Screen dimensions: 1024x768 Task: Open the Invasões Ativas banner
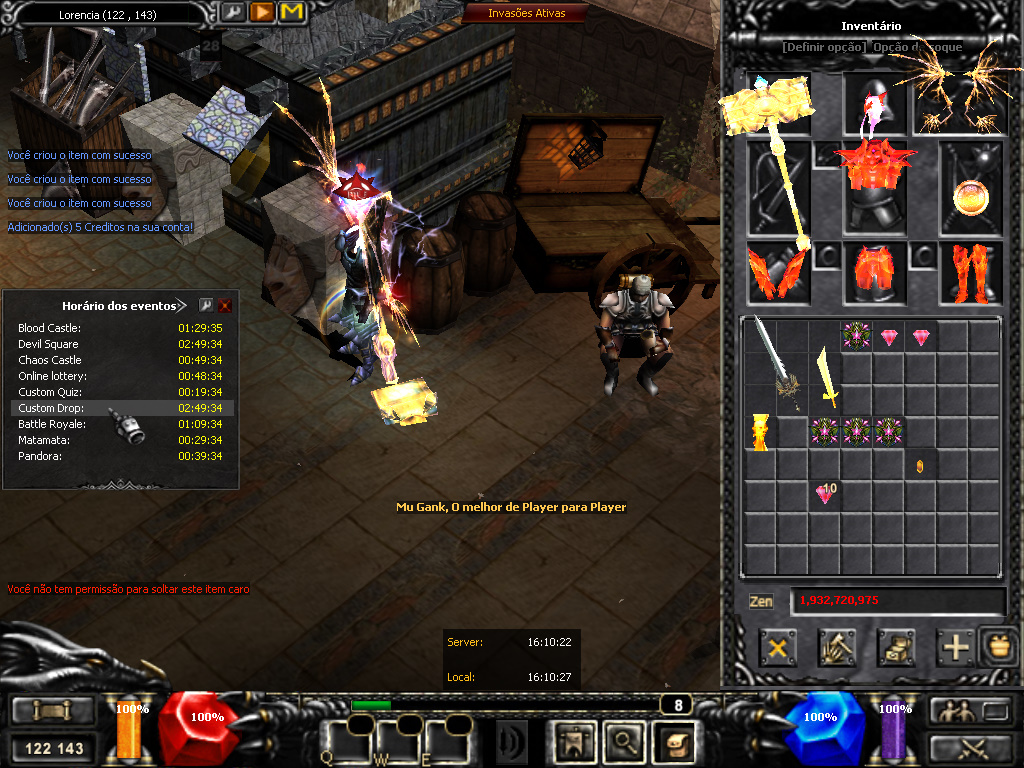pos(526,13)
